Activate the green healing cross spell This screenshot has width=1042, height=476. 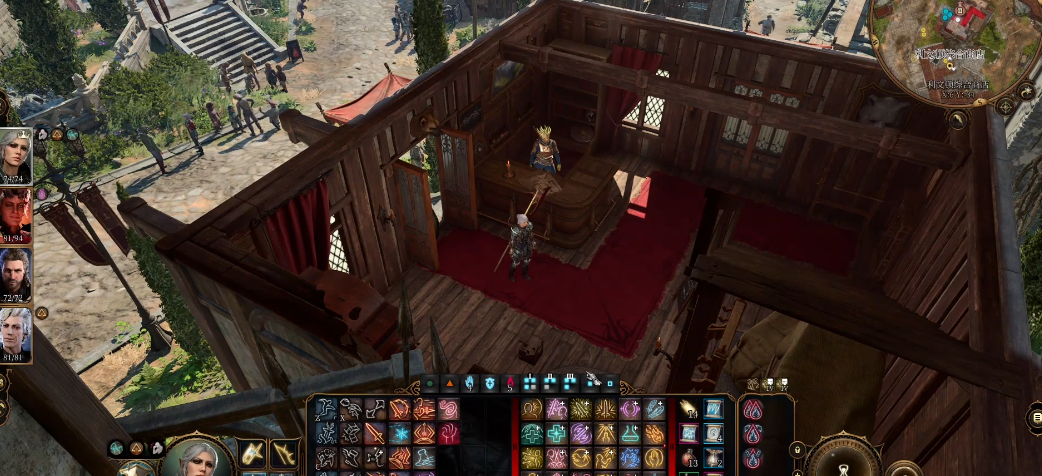tap(558, 433)
